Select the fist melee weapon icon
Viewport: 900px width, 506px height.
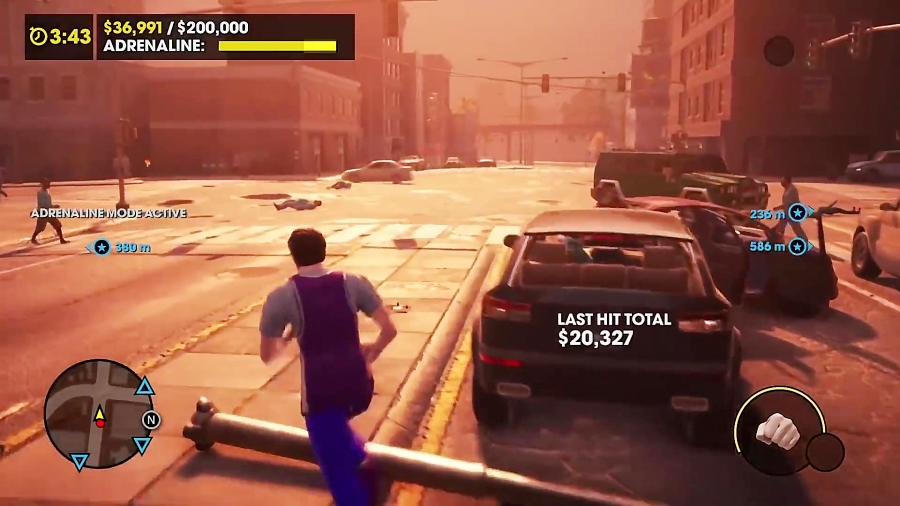click(x=778, y=429)
